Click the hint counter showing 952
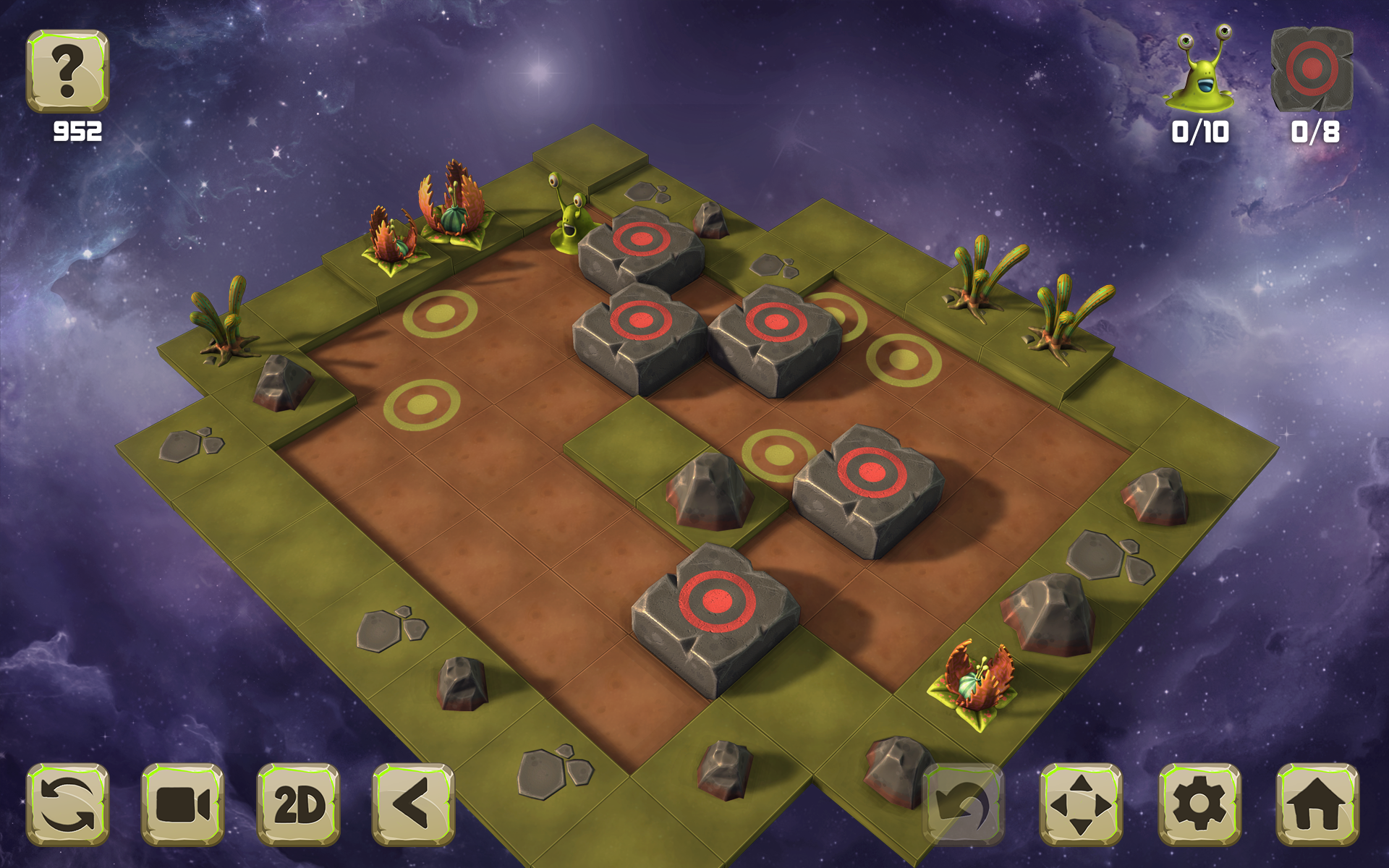Viewport: 1389px width, 868px height. [x=76, y=132]
